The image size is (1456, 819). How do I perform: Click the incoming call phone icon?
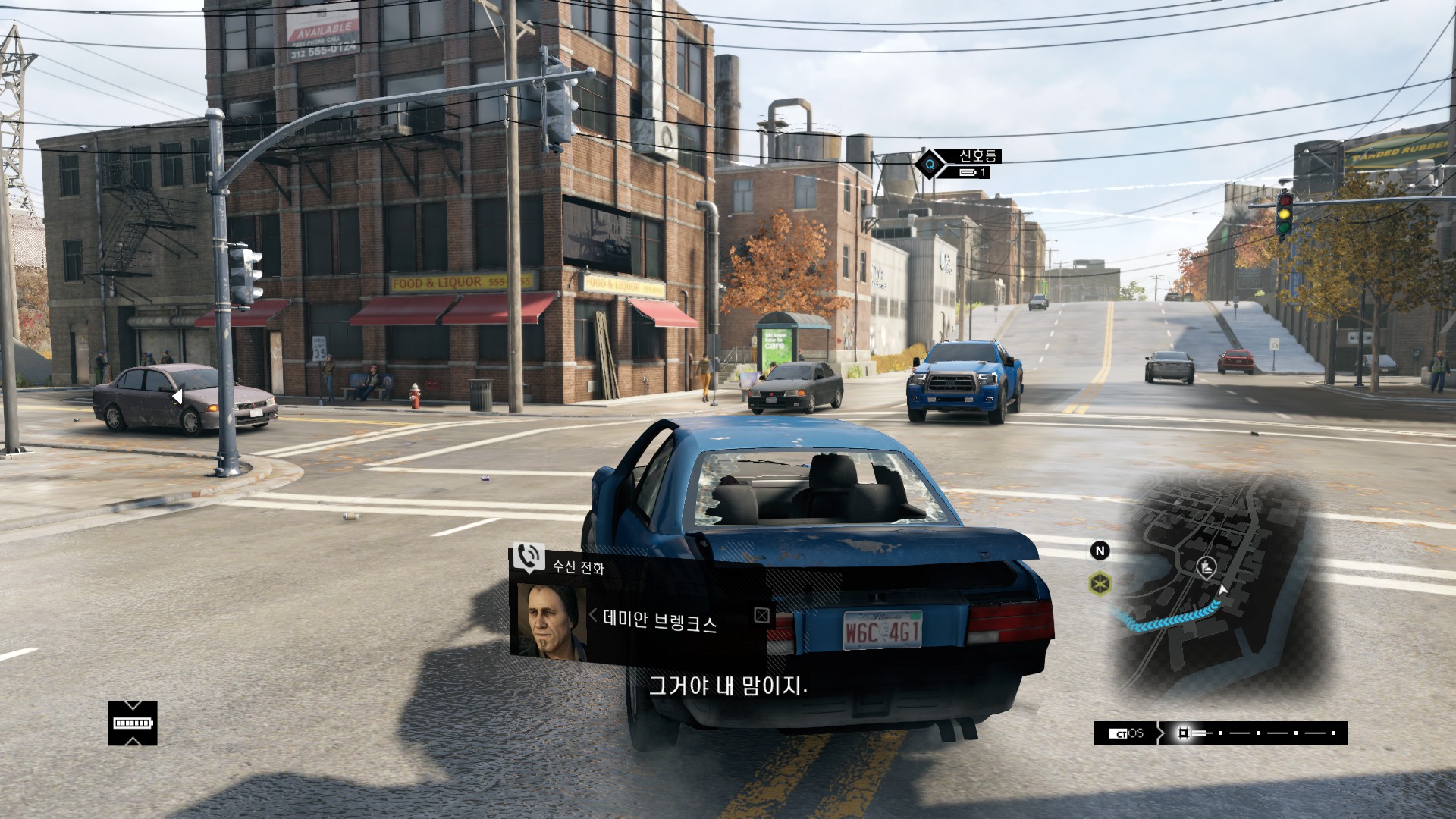click(x=529, y=557)
